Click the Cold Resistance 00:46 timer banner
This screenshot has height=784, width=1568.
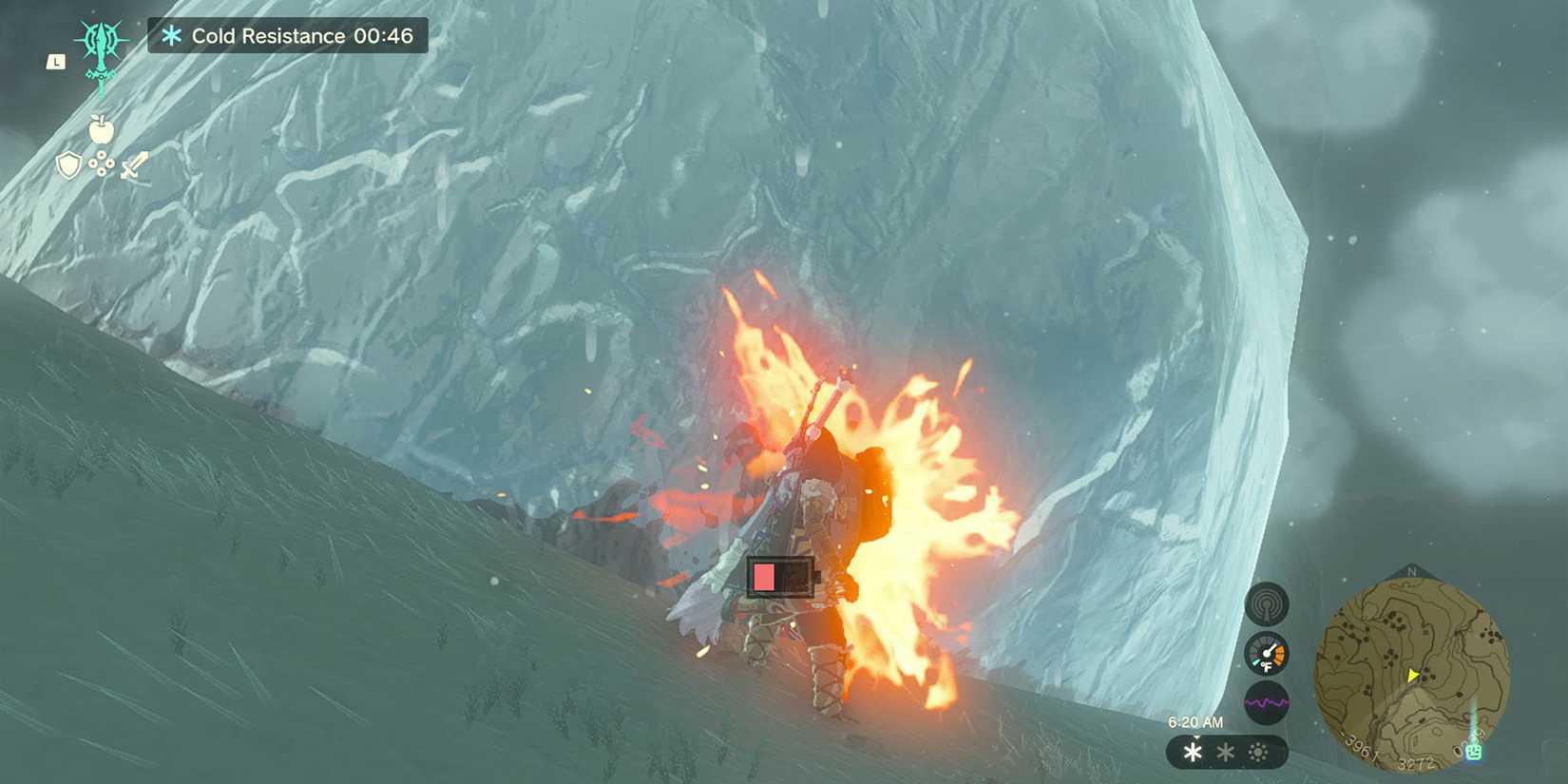tap(285, 36)
